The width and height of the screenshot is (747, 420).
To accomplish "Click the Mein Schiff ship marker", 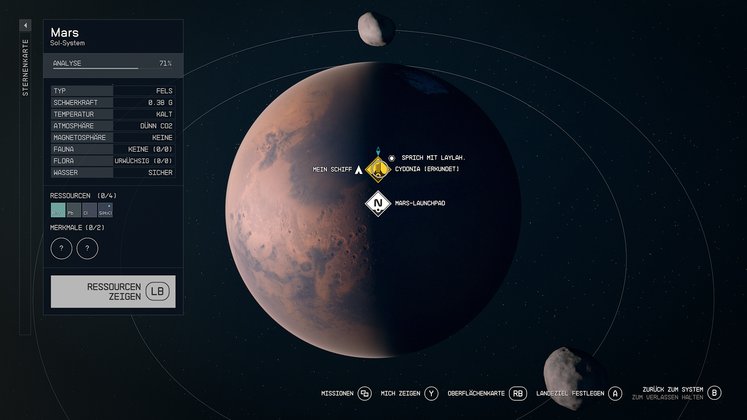I will point(358,170).
